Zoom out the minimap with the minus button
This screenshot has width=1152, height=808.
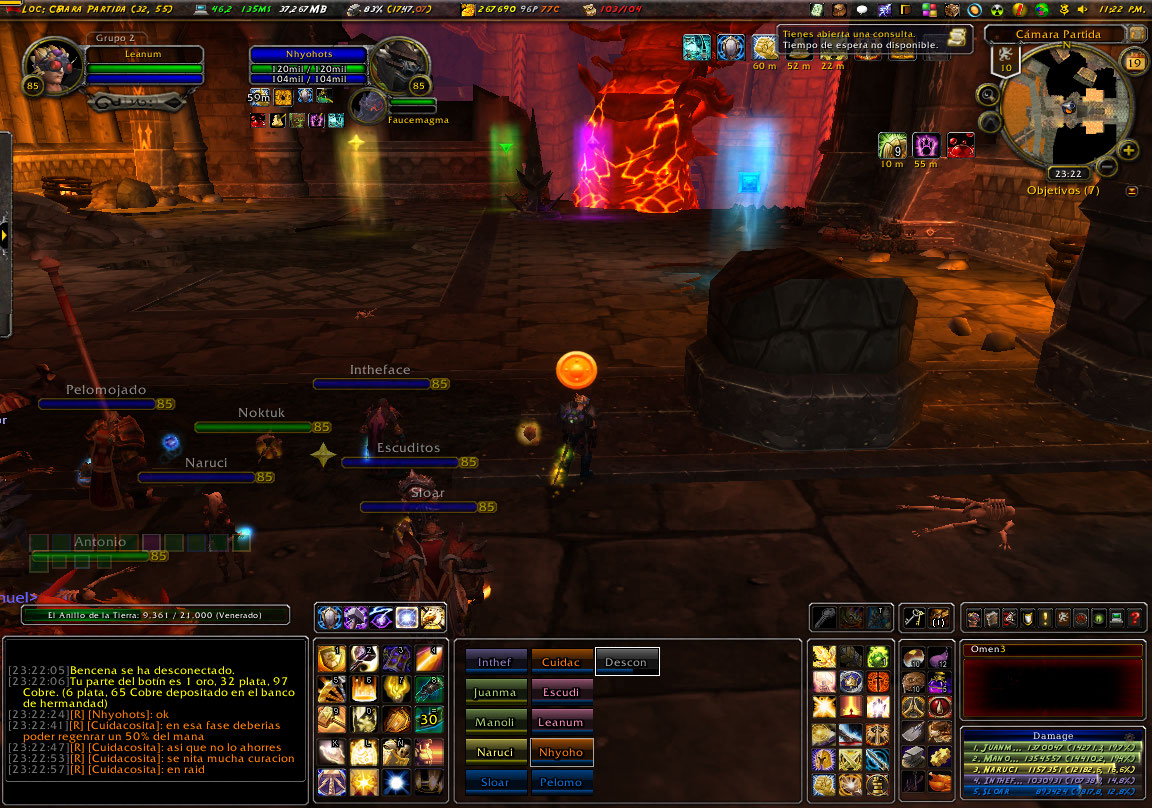coord(1107,167)
